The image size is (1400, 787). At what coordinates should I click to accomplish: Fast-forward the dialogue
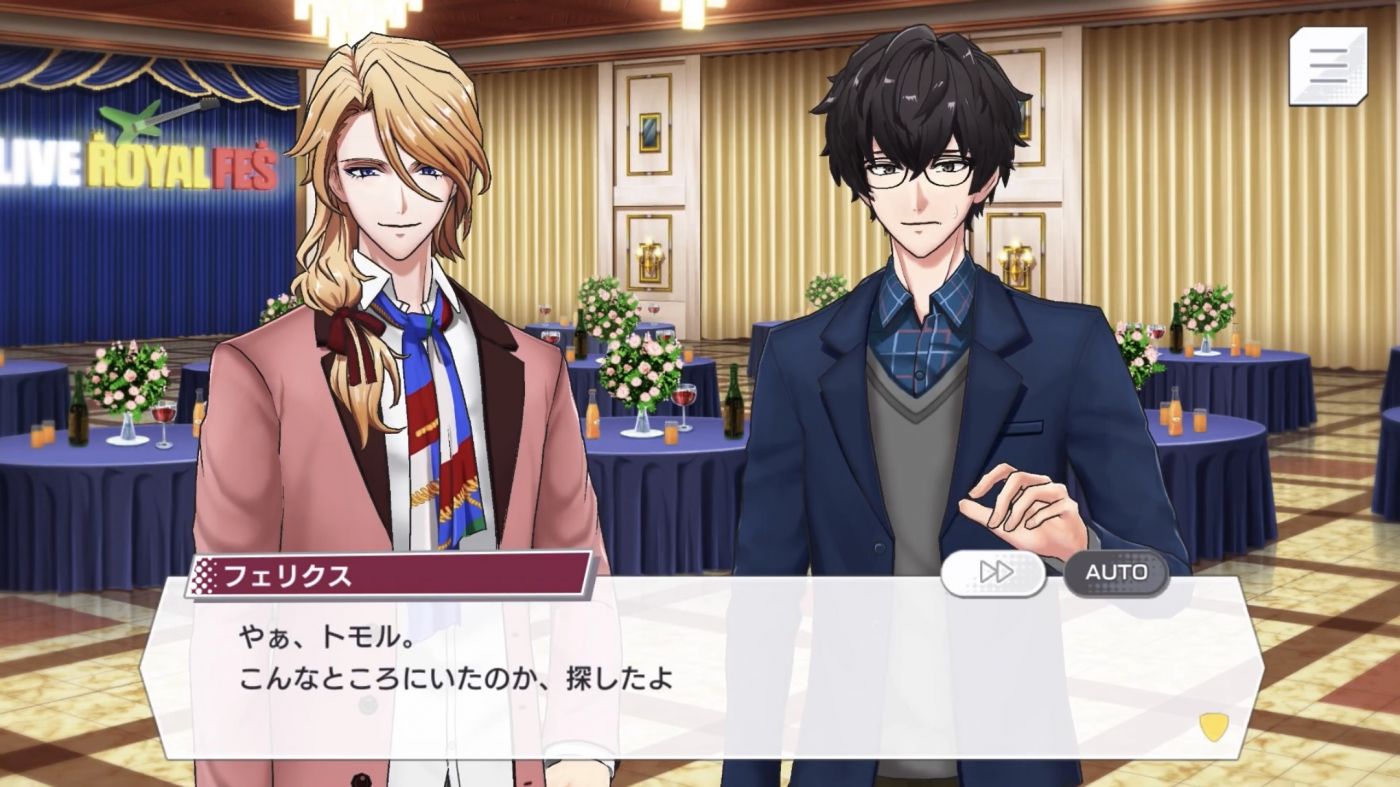[994, 572]
